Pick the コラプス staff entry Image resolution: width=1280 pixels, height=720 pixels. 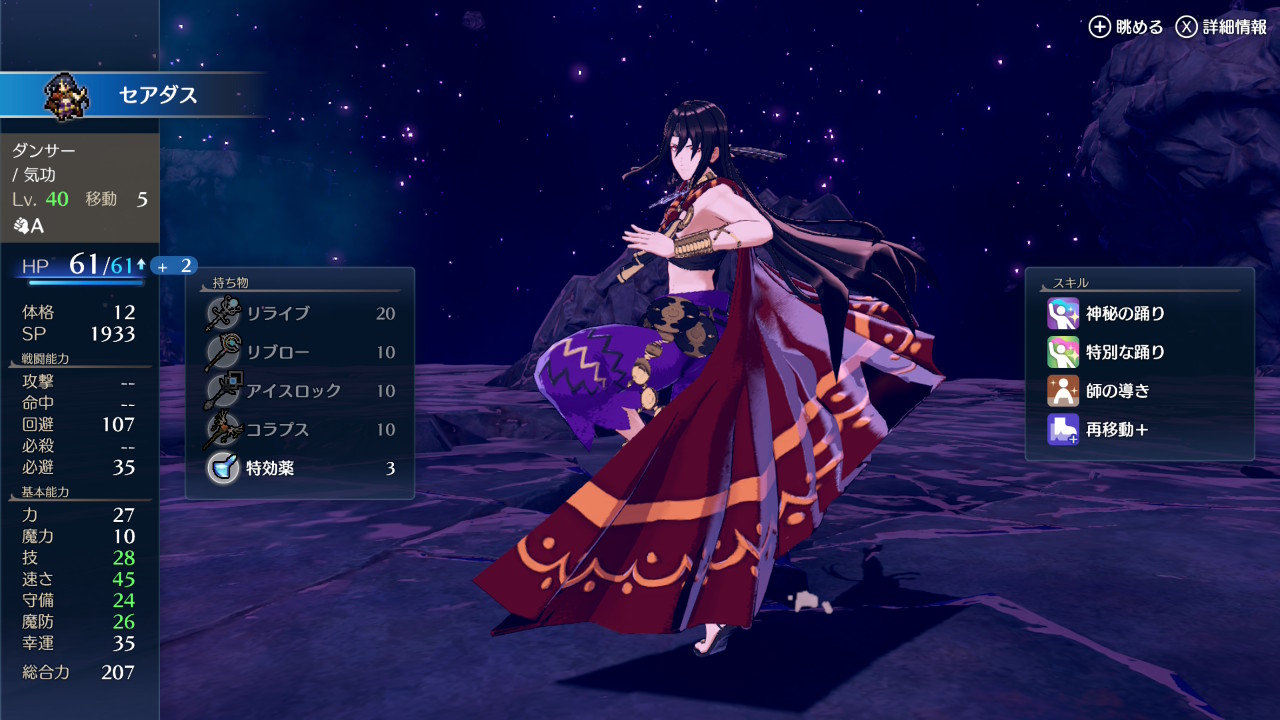(300, 430)
